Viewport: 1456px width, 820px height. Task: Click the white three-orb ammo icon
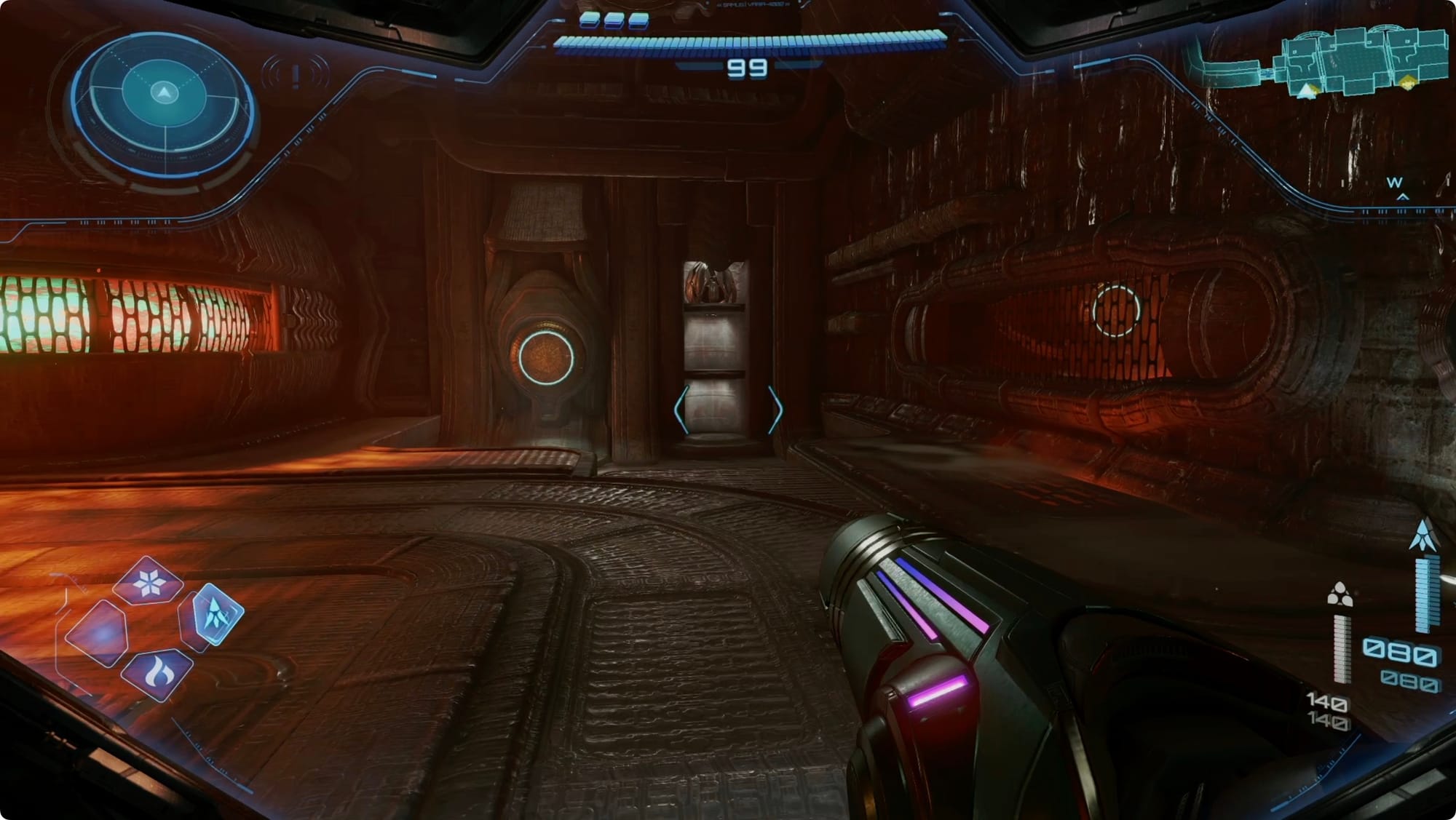coord(1340,595)
